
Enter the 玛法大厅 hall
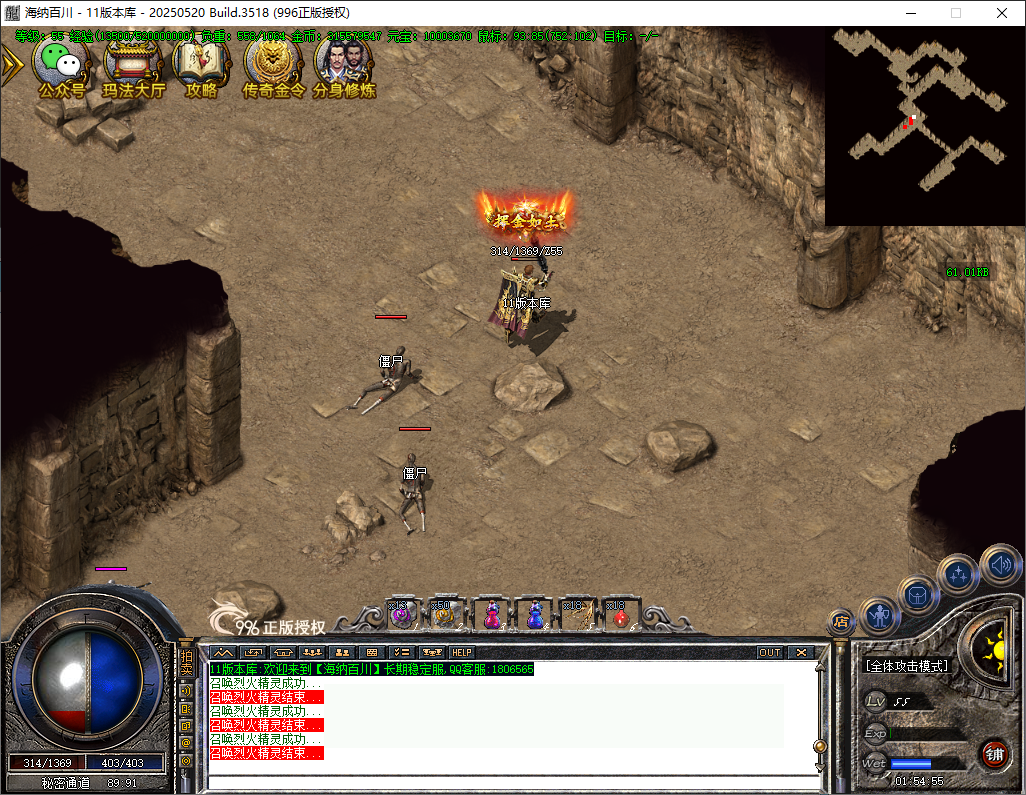[x=133, y=65]
